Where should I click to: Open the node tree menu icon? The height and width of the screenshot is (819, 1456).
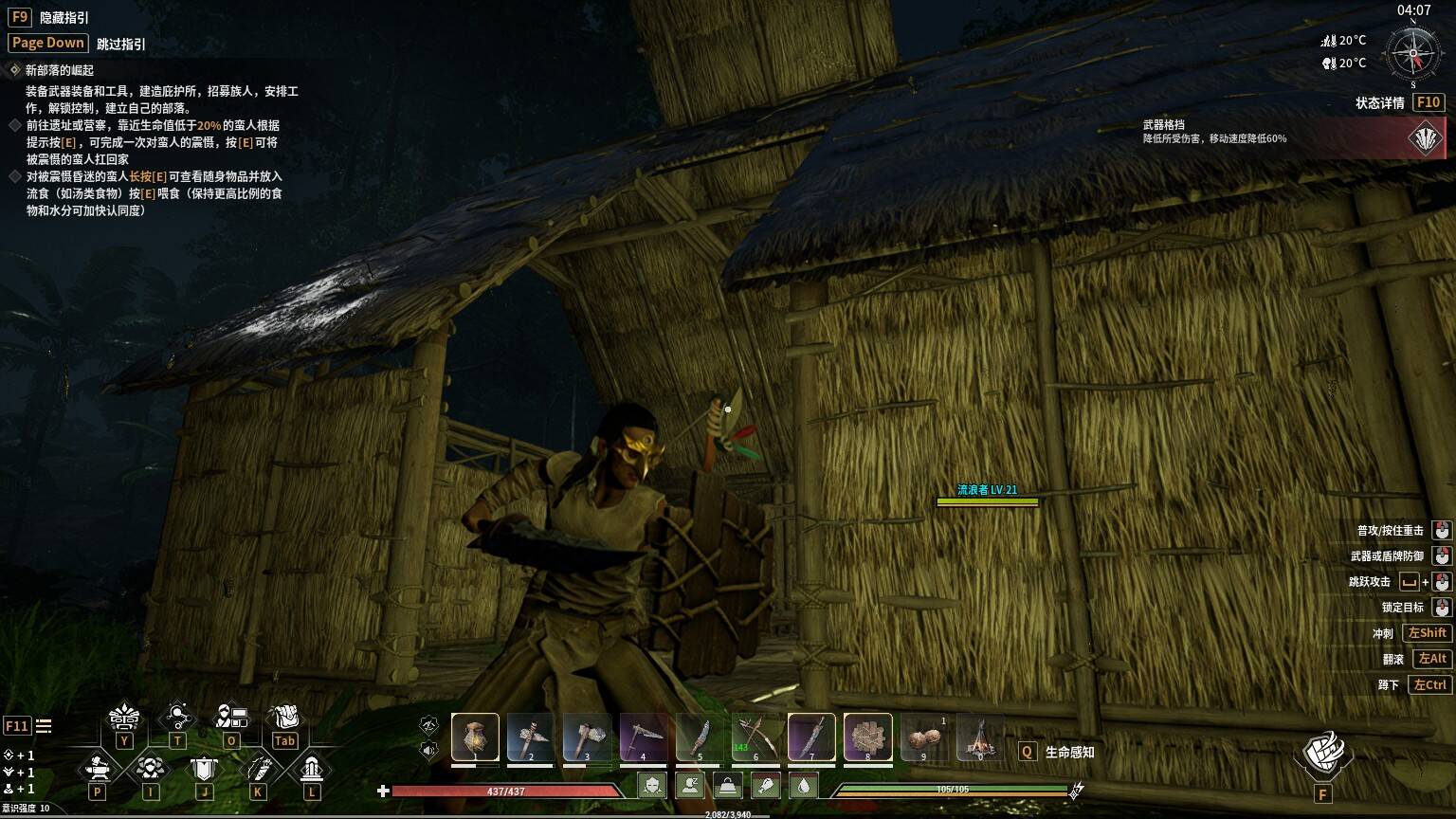tap(178, 717)
